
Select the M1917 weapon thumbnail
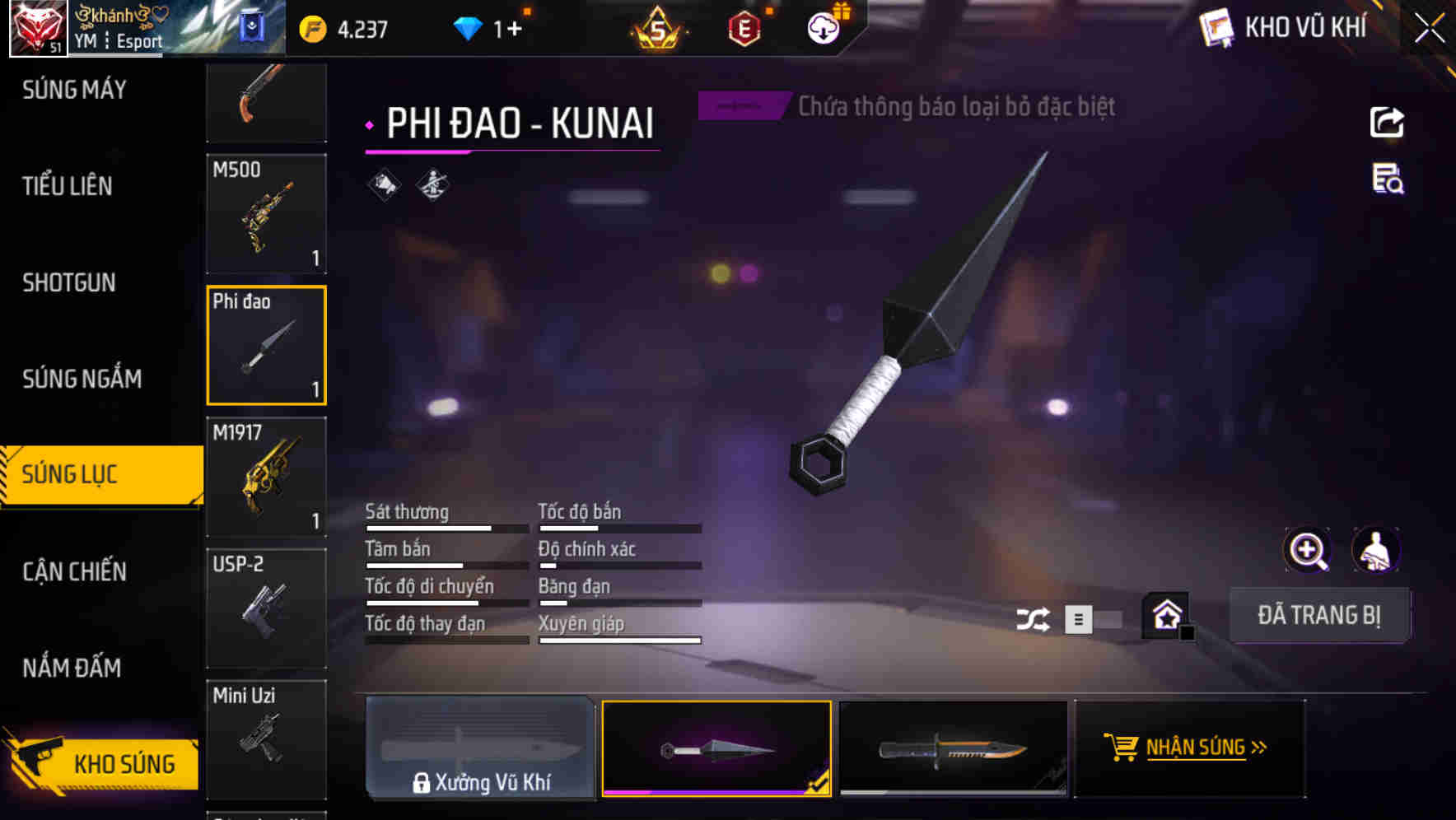[x=266, y=478]
